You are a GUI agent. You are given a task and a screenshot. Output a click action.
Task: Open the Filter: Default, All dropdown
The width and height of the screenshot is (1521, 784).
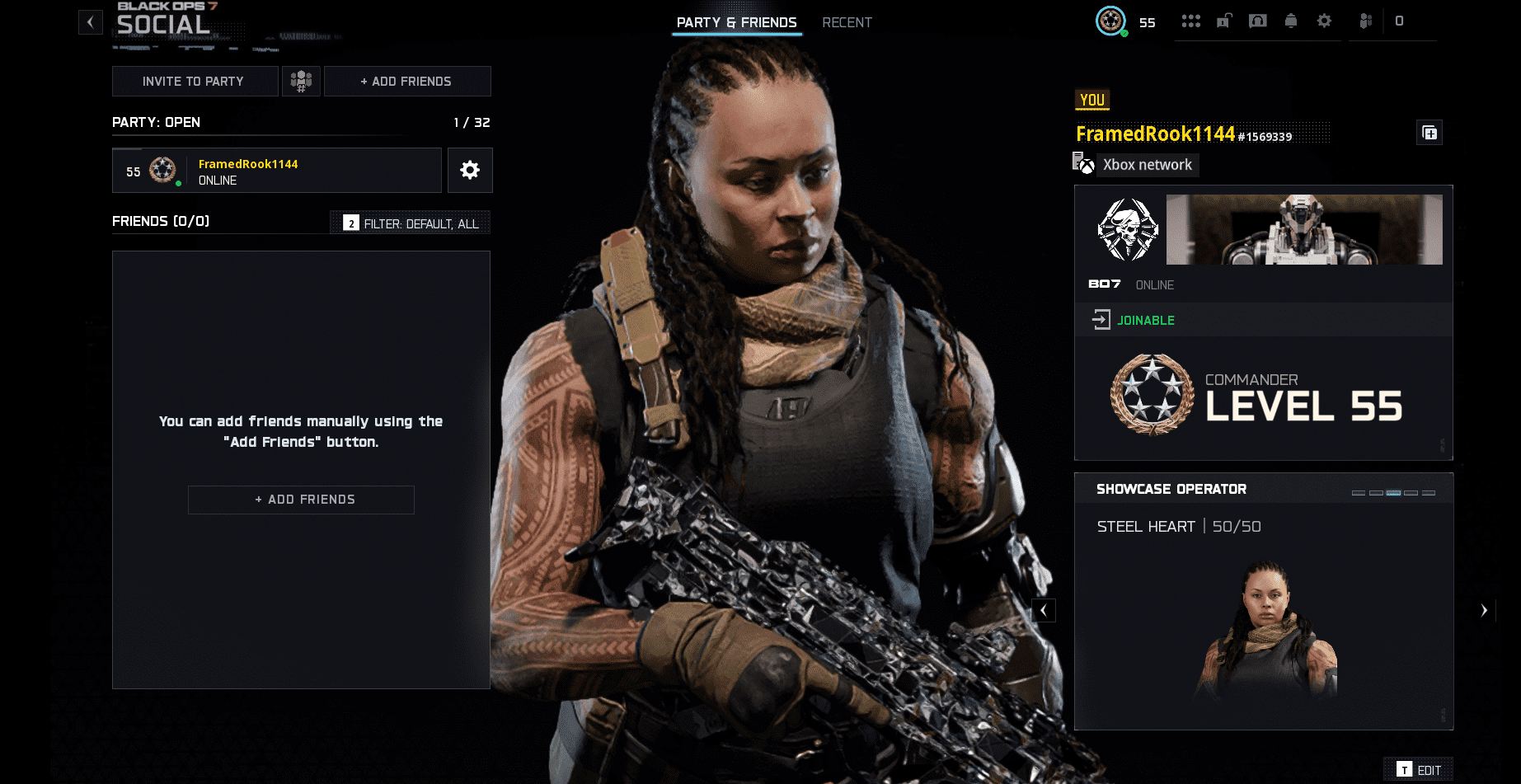pos(410,223)
